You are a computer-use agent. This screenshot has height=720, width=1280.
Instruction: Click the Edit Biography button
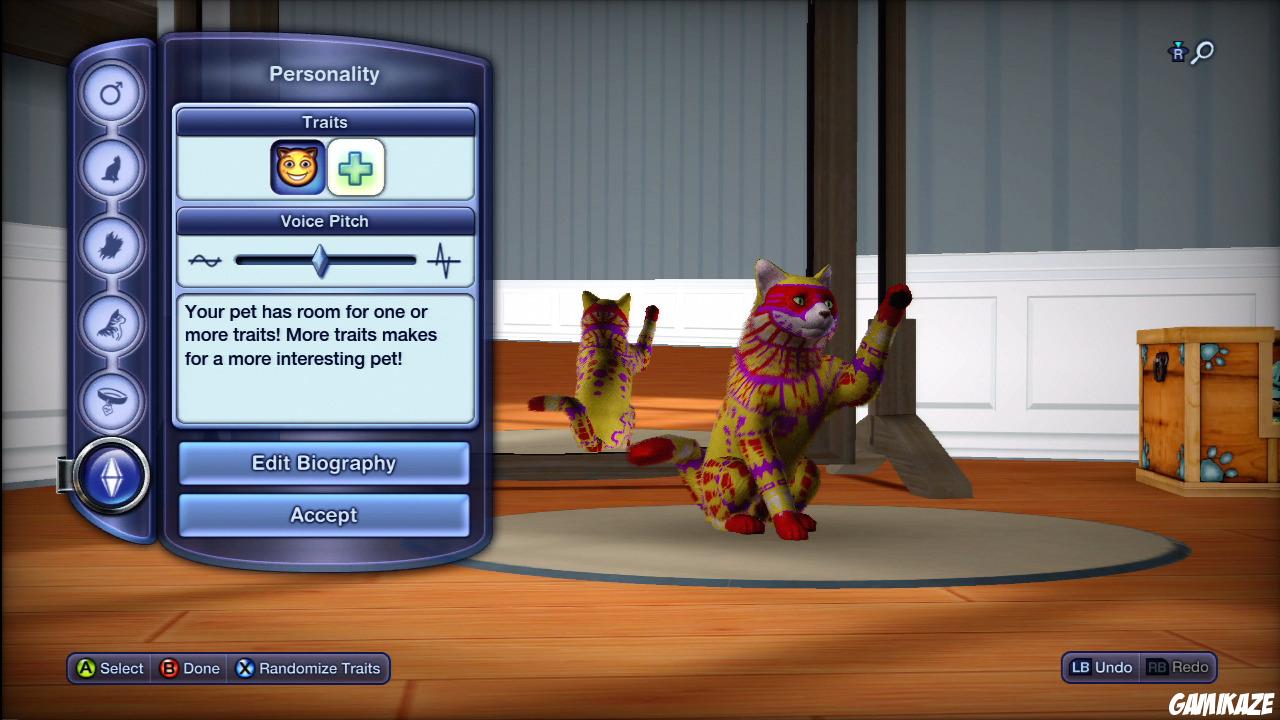(324, 463)
